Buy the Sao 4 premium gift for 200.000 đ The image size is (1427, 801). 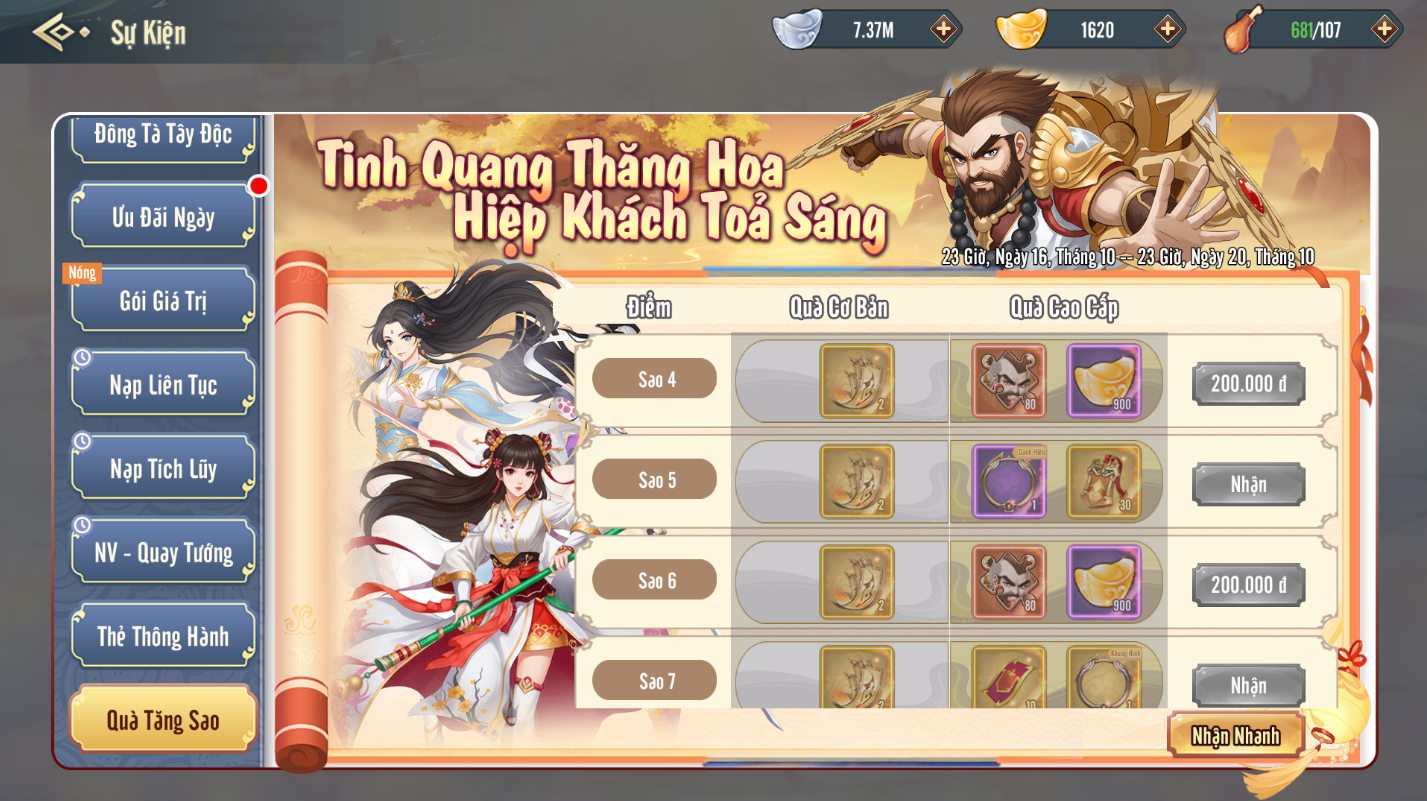pyautogui.click(x=1248, y=384)
